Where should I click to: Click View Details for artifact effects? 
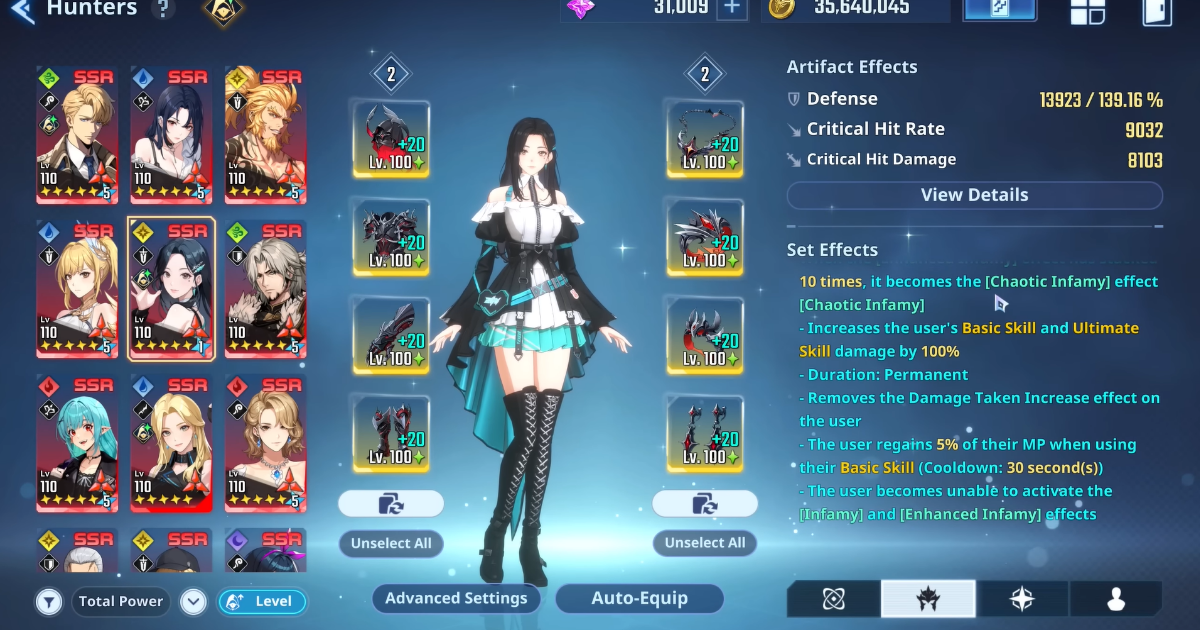(x=974, y=195)
